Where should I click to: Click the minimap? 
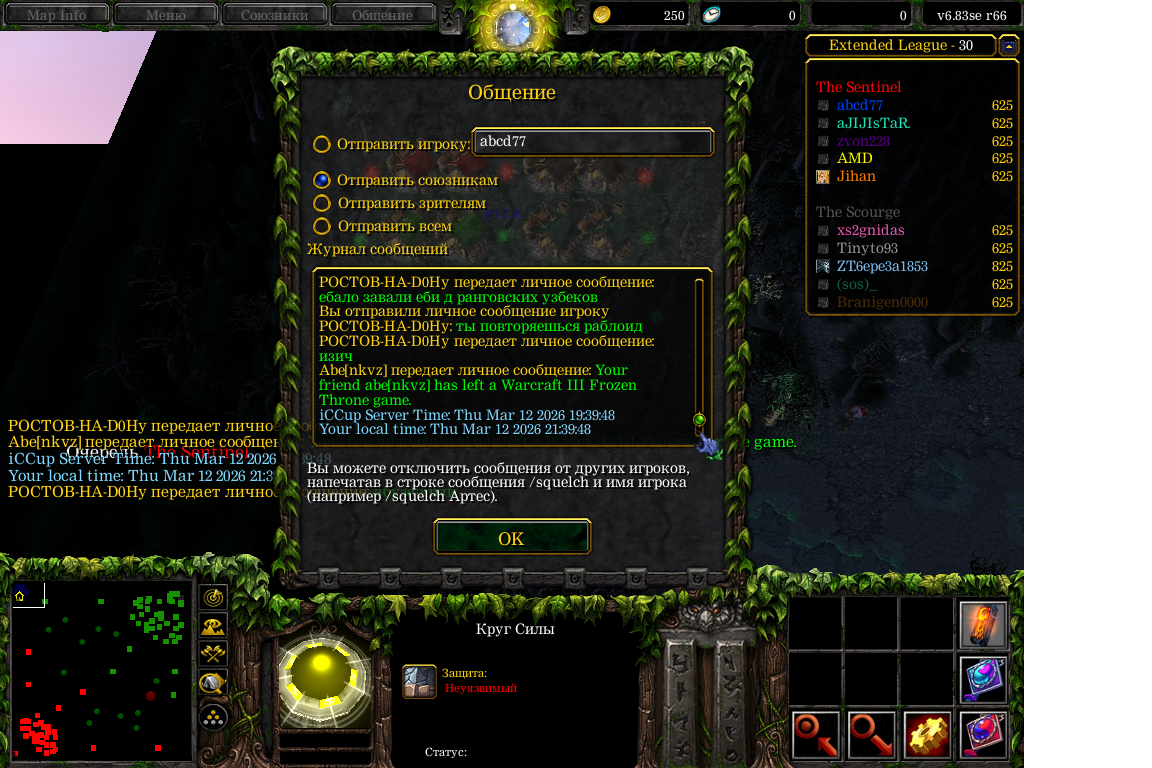[101, 672]
